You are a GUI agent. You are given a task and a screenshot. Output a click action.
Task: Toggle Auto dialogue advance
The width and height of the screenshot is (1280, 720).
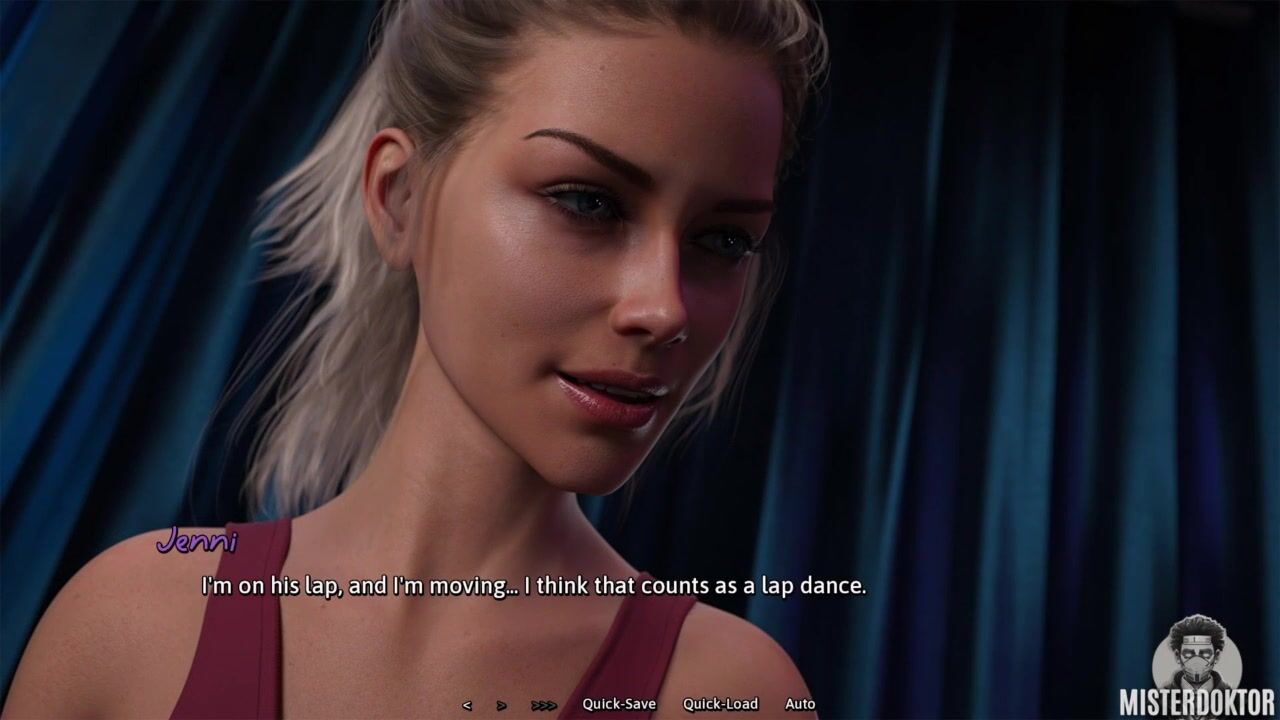(x=800, y=704)
